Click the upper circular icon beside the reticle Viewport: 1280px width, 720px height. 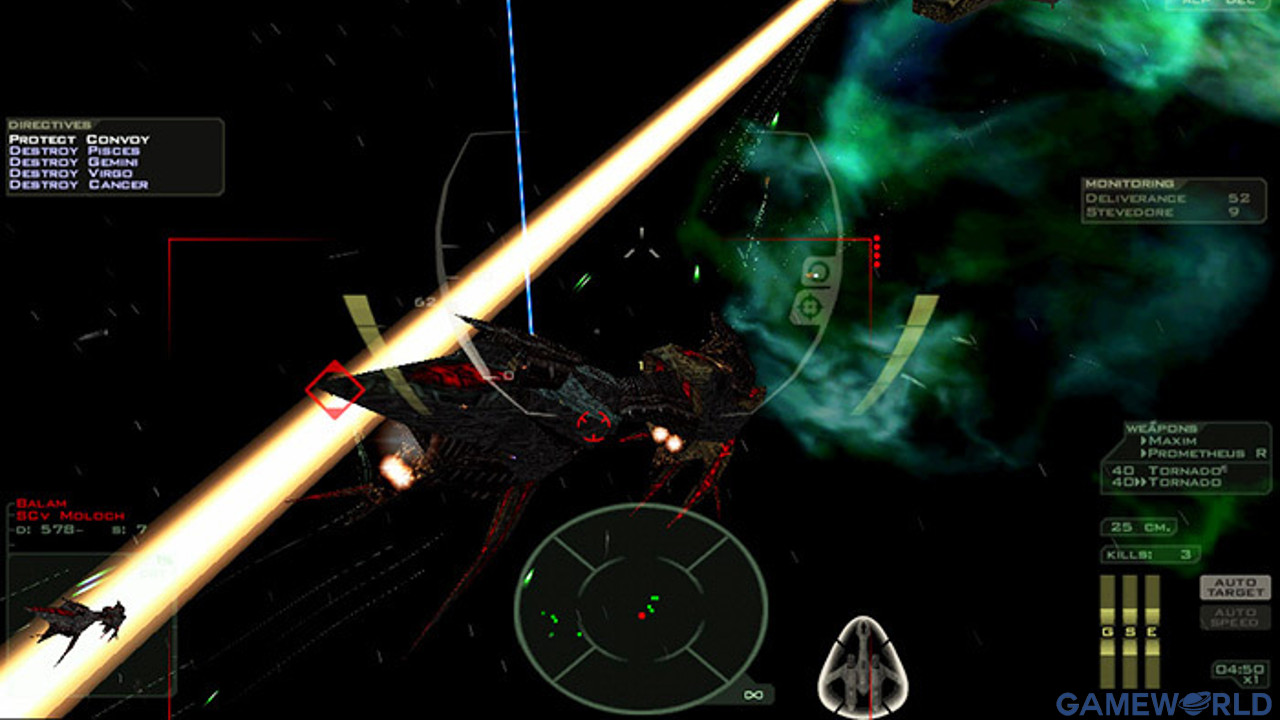click(x=818, y=272)
